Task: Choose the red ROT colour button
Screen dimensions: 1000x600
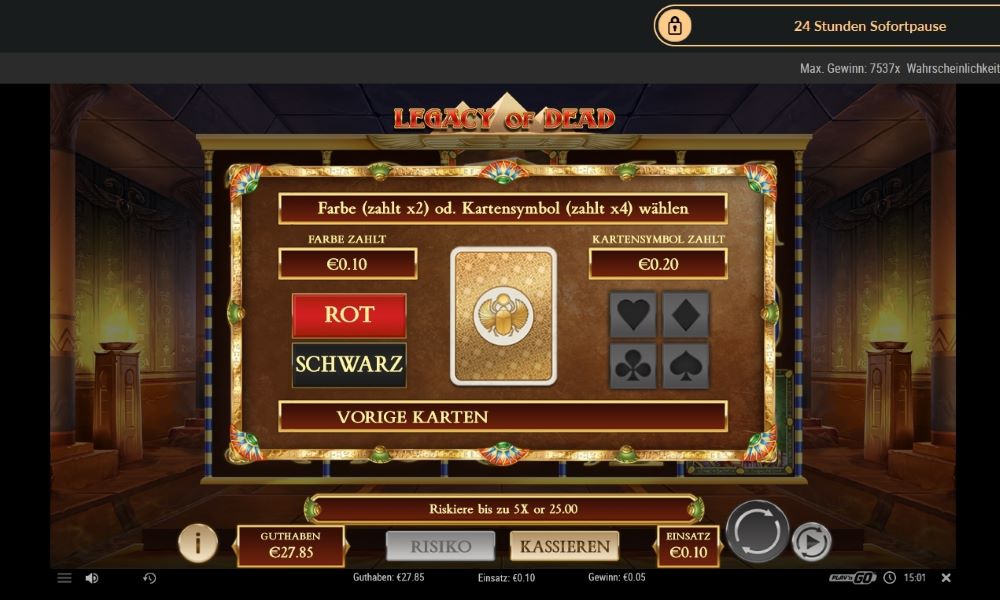Action: click(349, 315)
